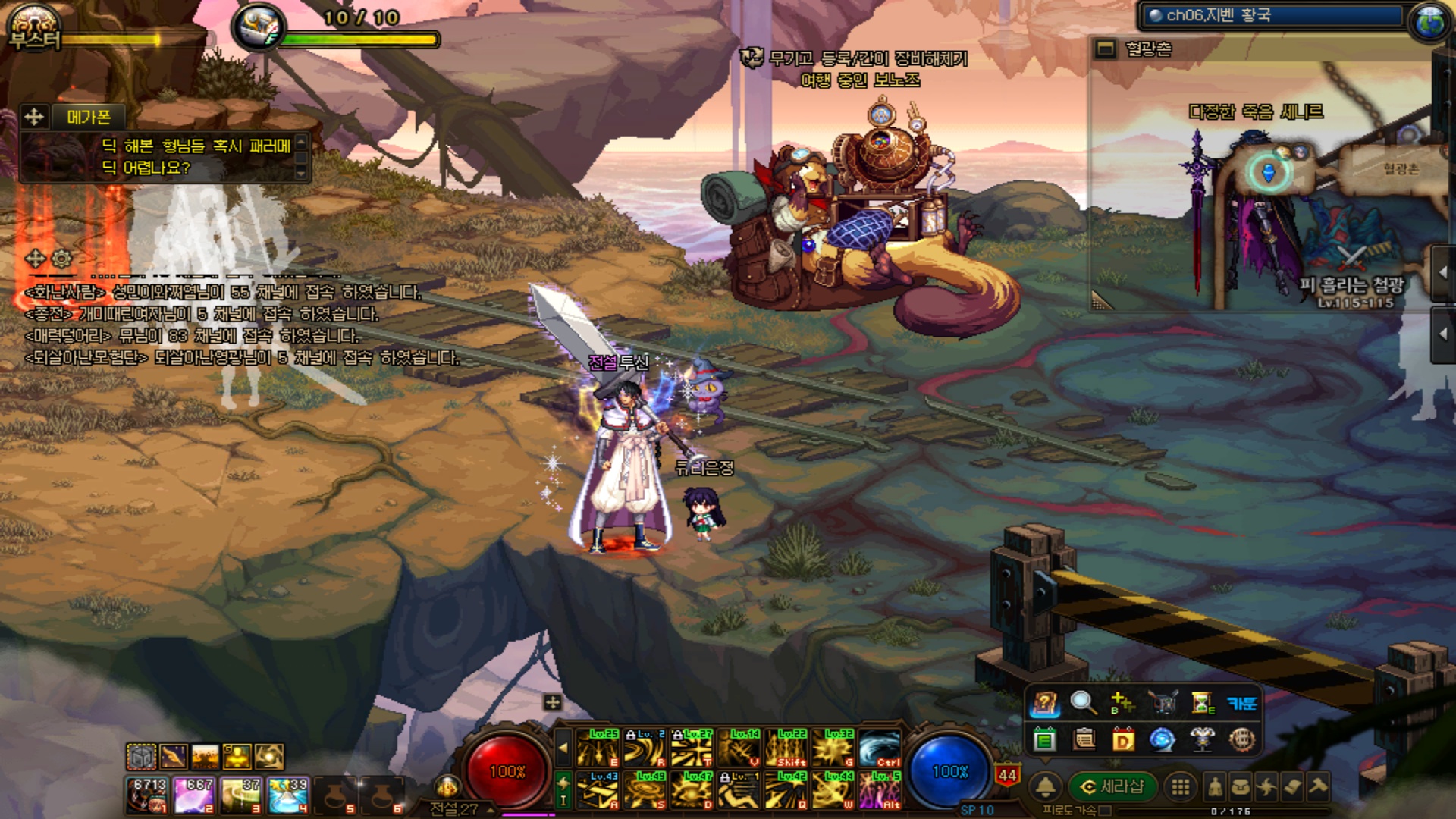Click the notification bell button
1456x819 pixels.
1046,786
